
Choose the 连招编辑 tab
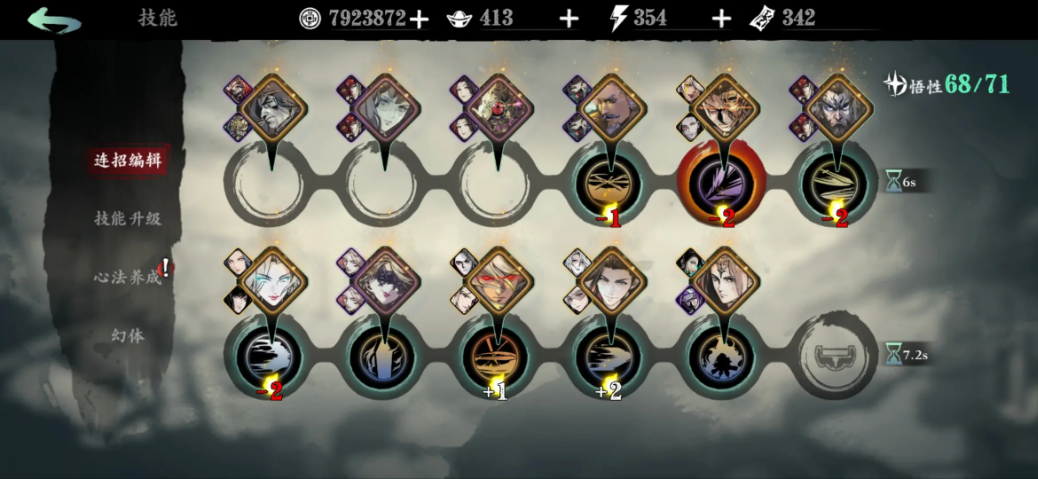click(x=127, y=160)
